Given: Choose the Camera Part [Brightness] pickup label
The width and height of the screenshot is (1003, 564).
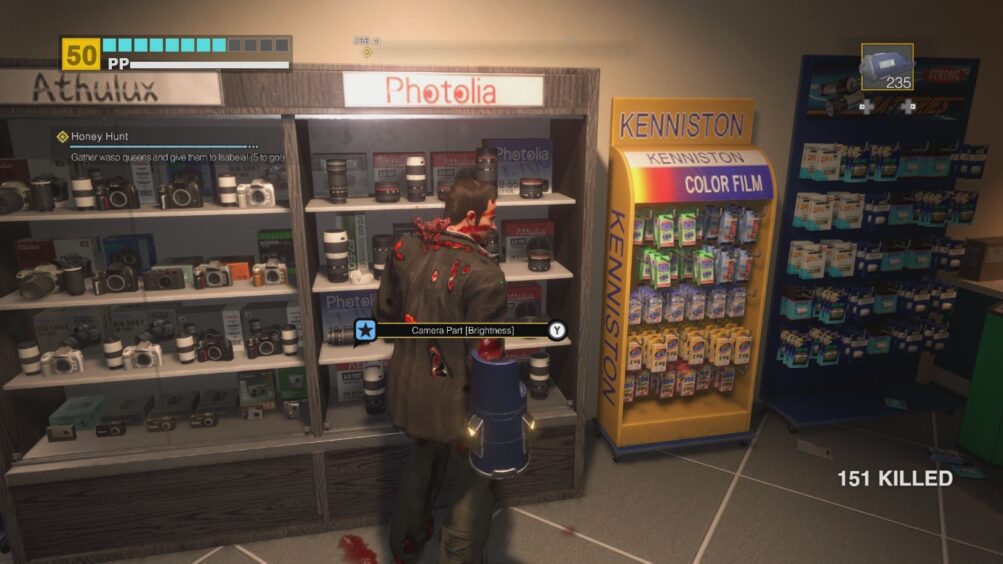Looking at the screenshot, I should [x=462, y=329].
